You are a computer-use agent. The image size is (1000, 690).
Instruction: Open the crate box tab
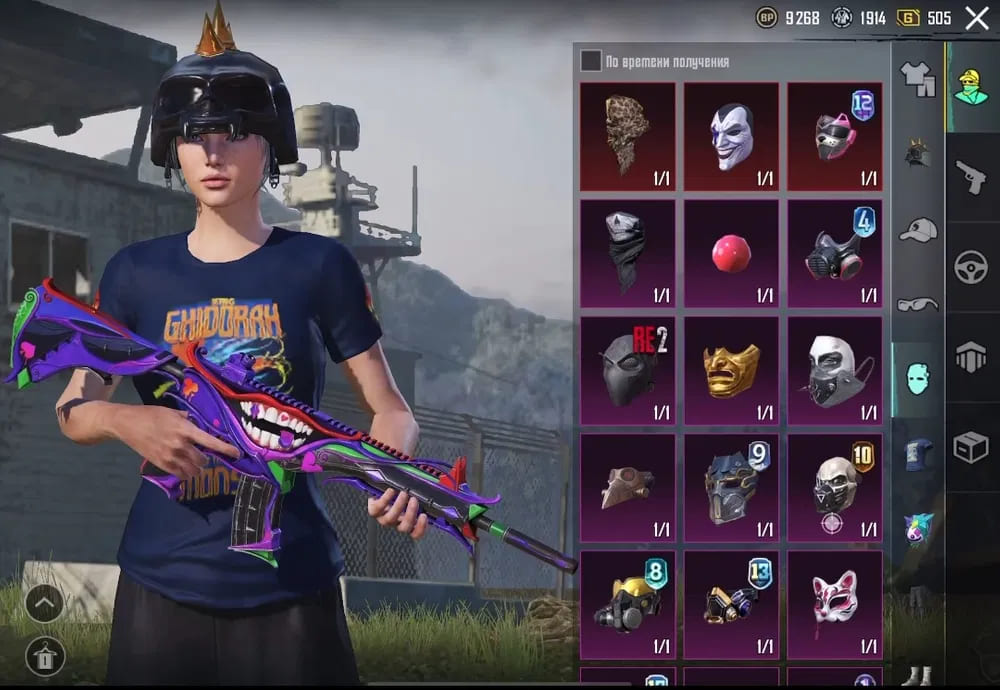coord(971,447)
